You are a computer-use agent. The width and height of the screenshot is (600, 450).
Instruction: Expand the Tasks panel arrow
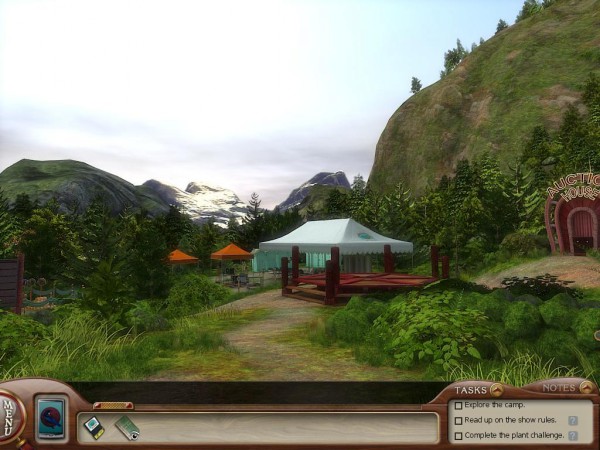(496, 389)
